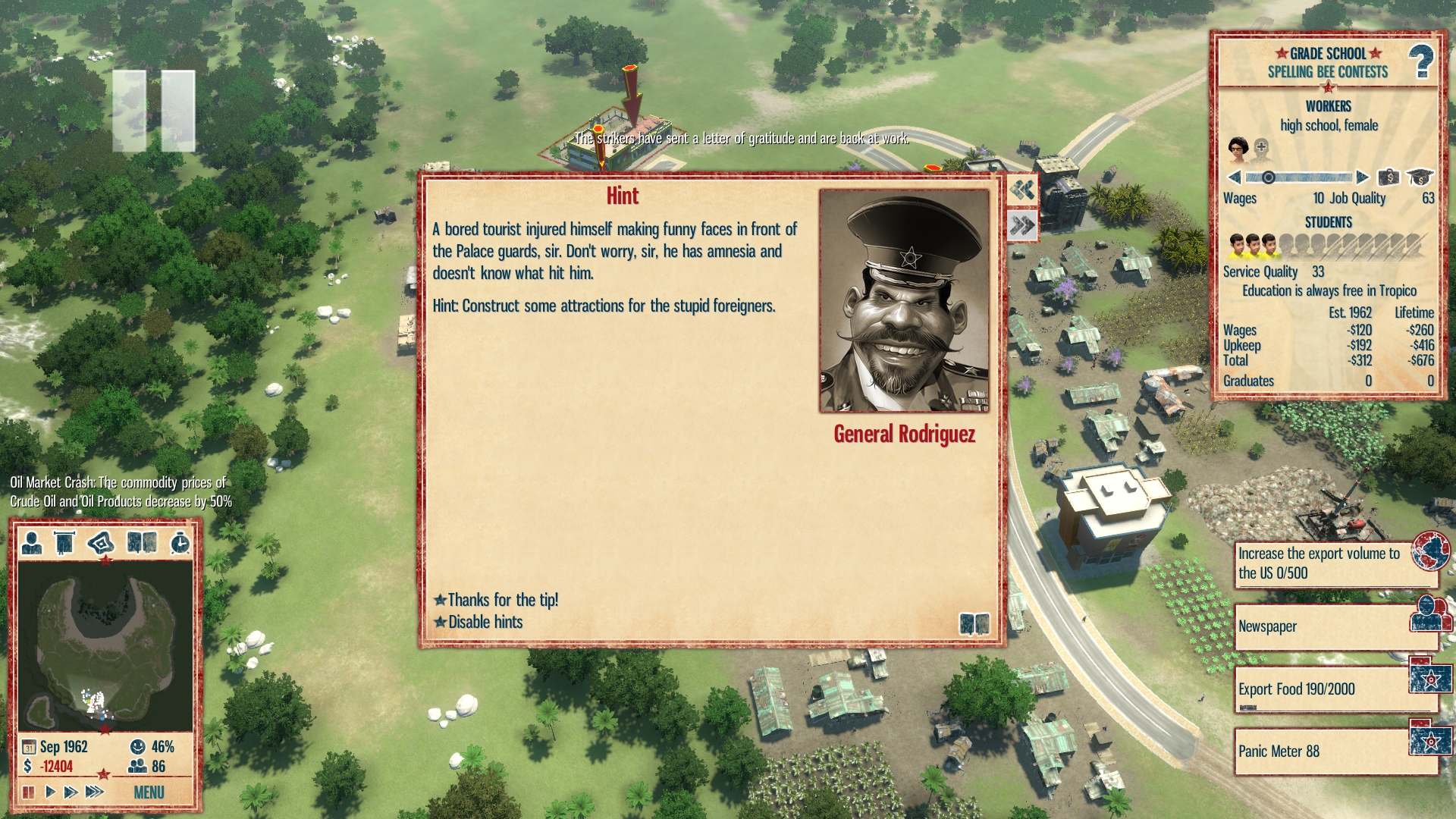Click the briefcase dollar icon
This screenshot has height=819, width=1456.
click(x=1389, y=177)
